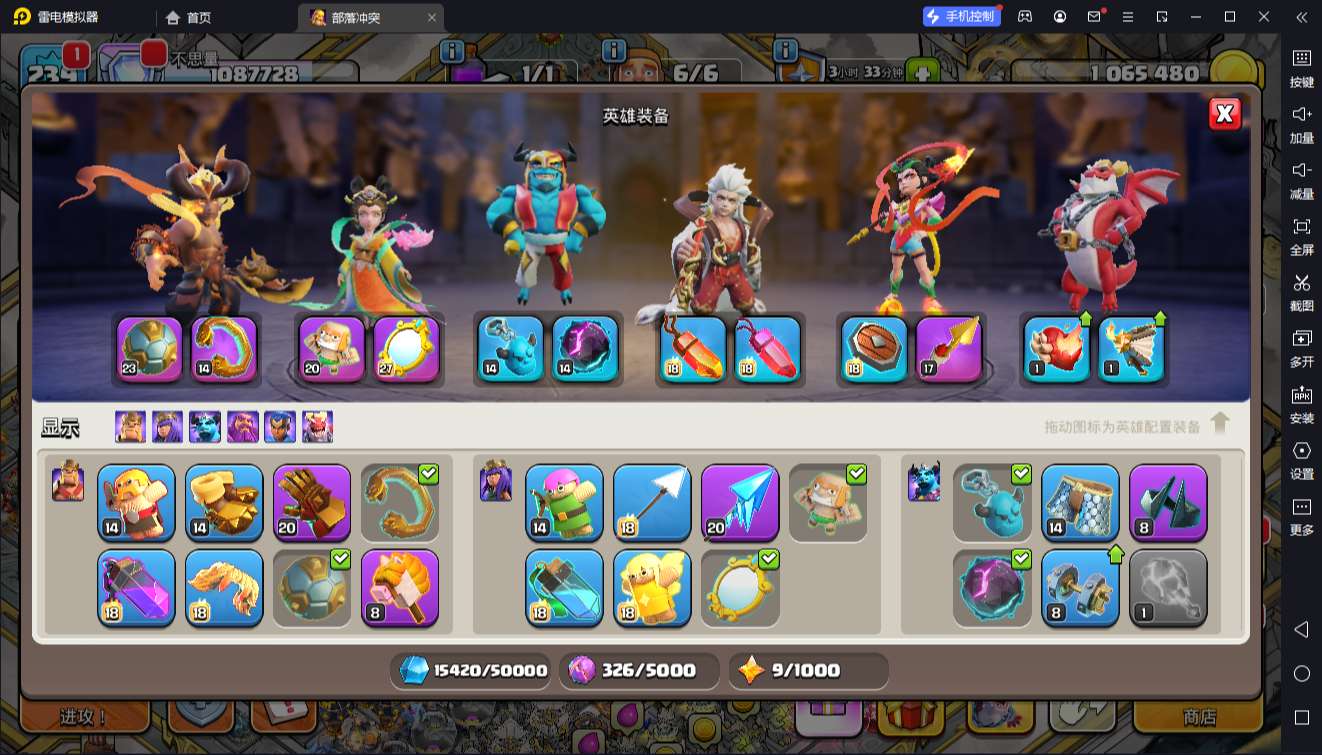This screenshot has width=1322, height=755.
Task: Select the orange gem pendant slot
Action: pos(694,349)
